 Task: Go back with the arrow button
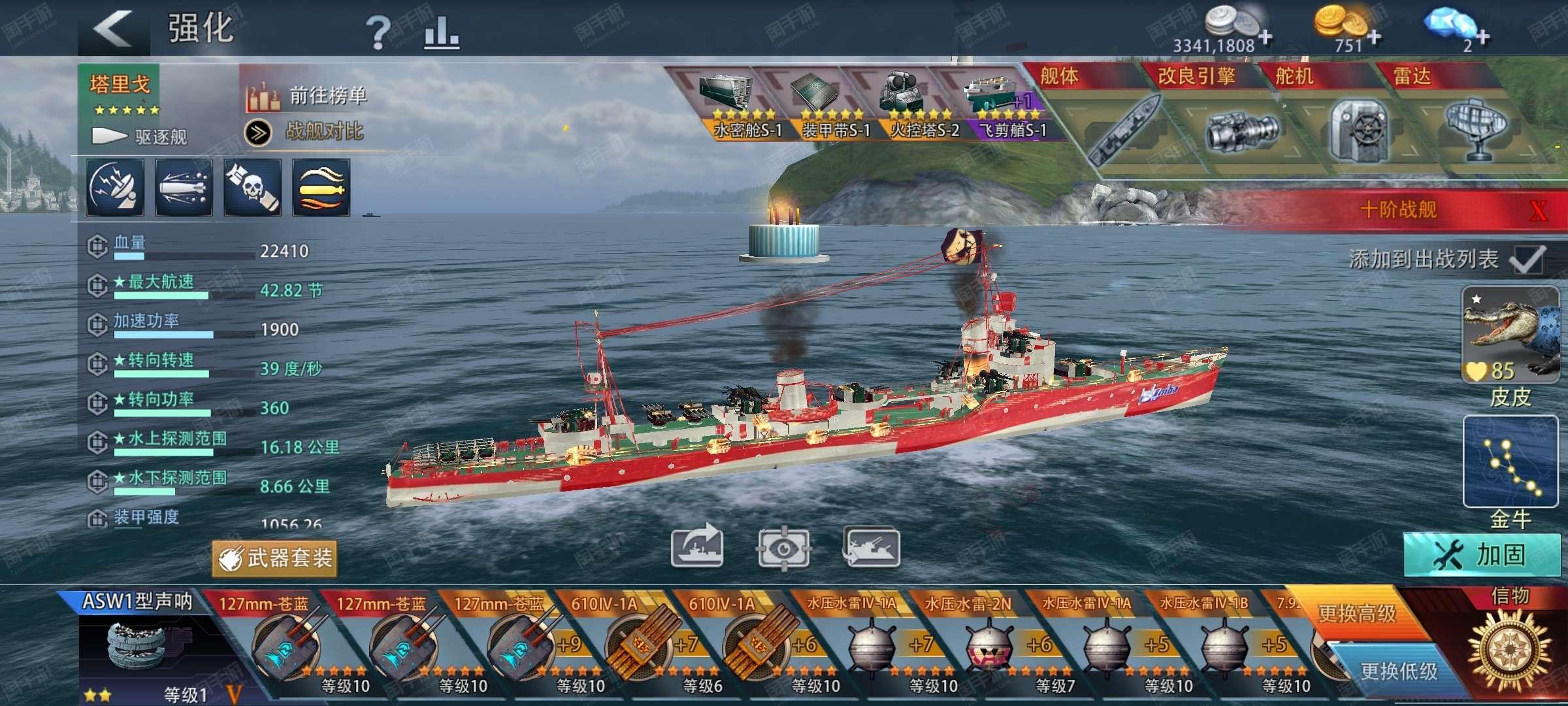[x=112, y=29]
